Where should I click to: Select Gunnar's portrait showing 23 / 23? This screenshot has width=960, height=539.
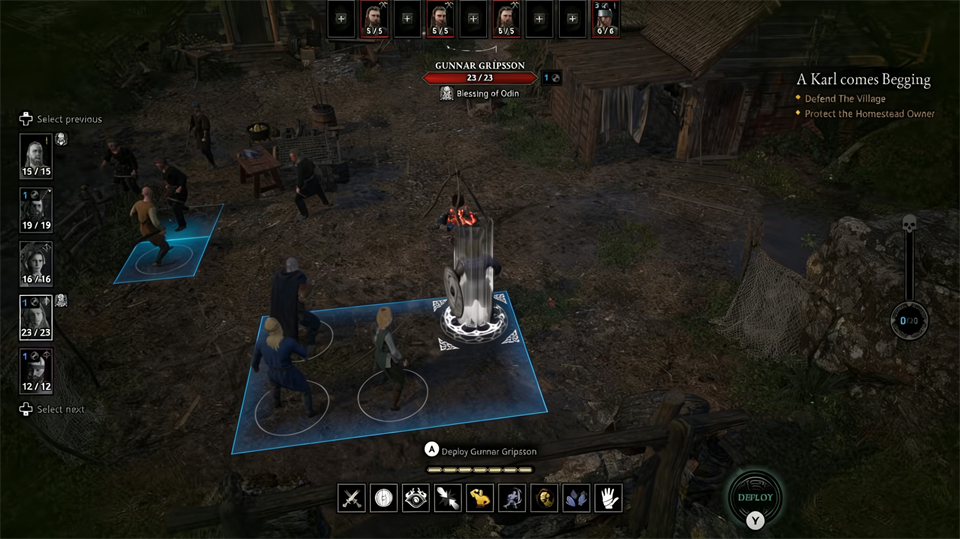click(x=36, y=317)
